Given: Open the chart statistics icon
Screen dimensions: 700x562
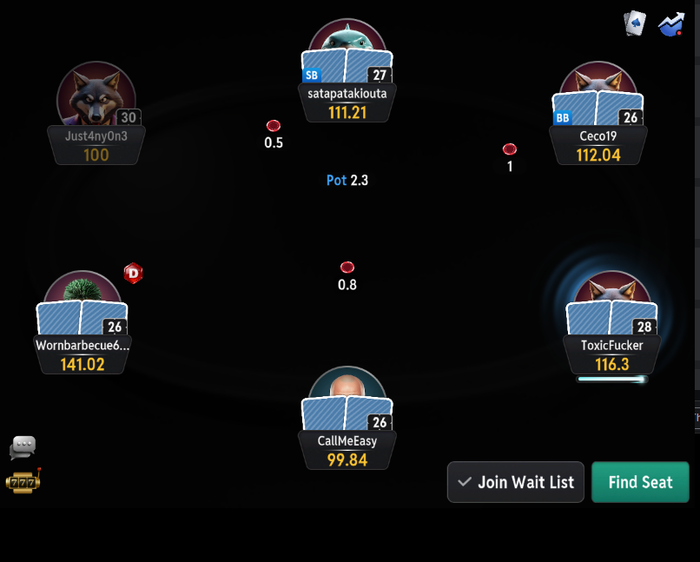Looking at the screenshot, I should coord(670,23).
